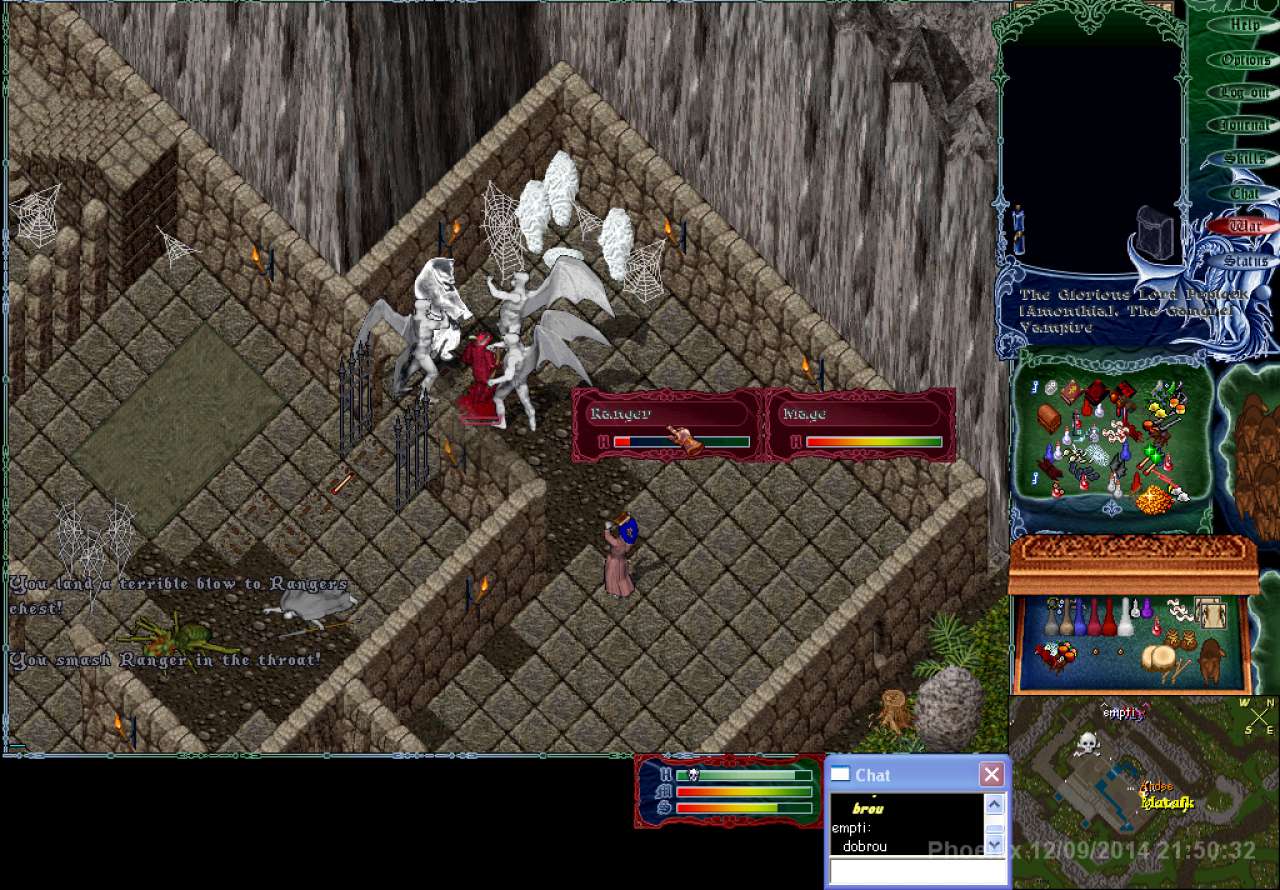Select the purple potion in wooden container
The image size is (1280, 890).
1147,608
